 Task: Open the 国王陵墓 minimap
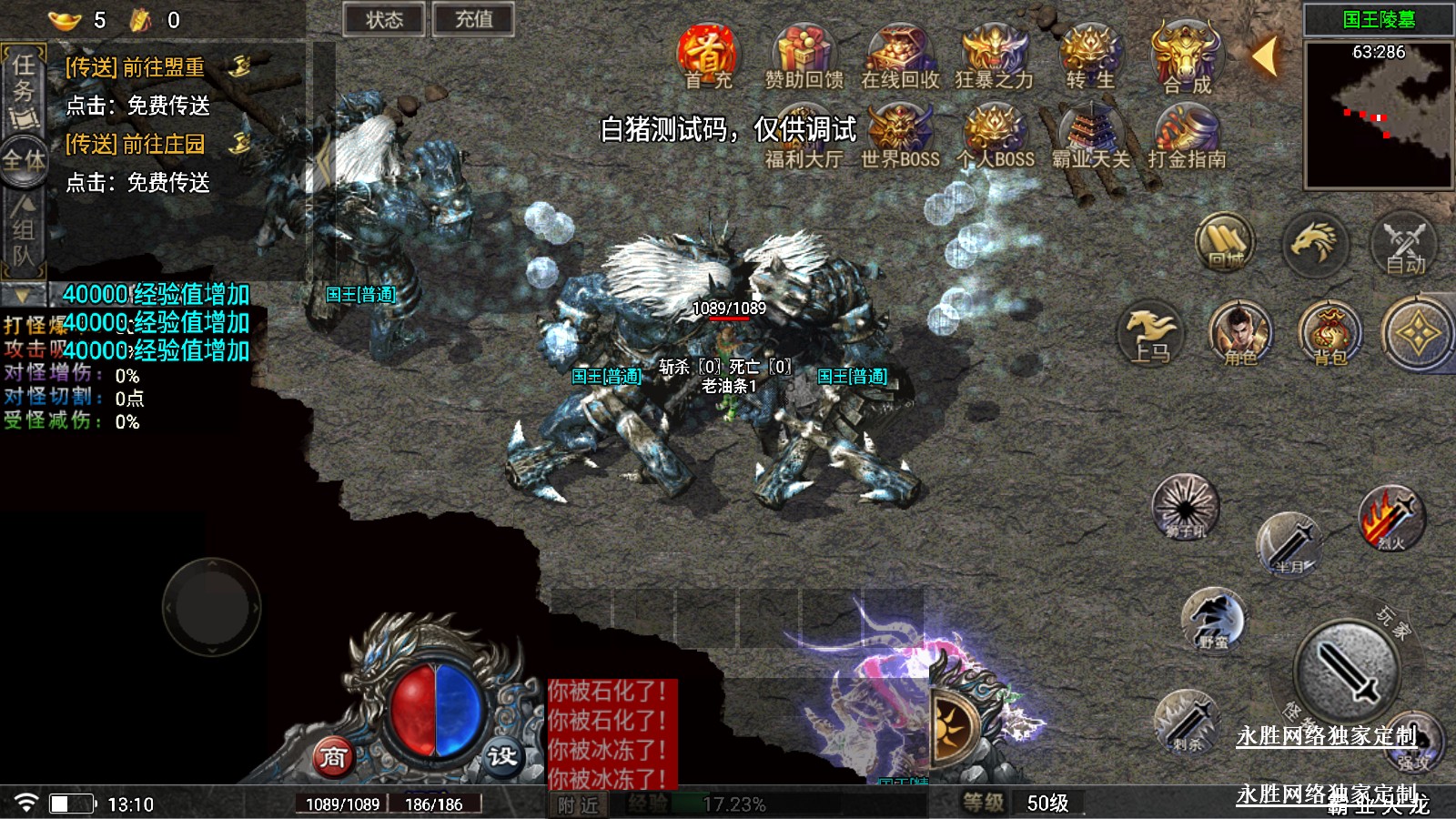pos(1378,115)
